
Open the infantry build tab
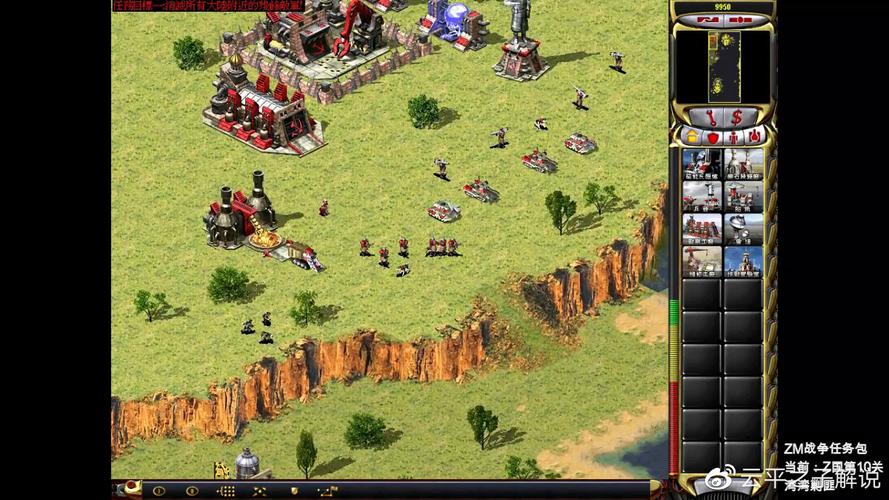pos(734,135)
